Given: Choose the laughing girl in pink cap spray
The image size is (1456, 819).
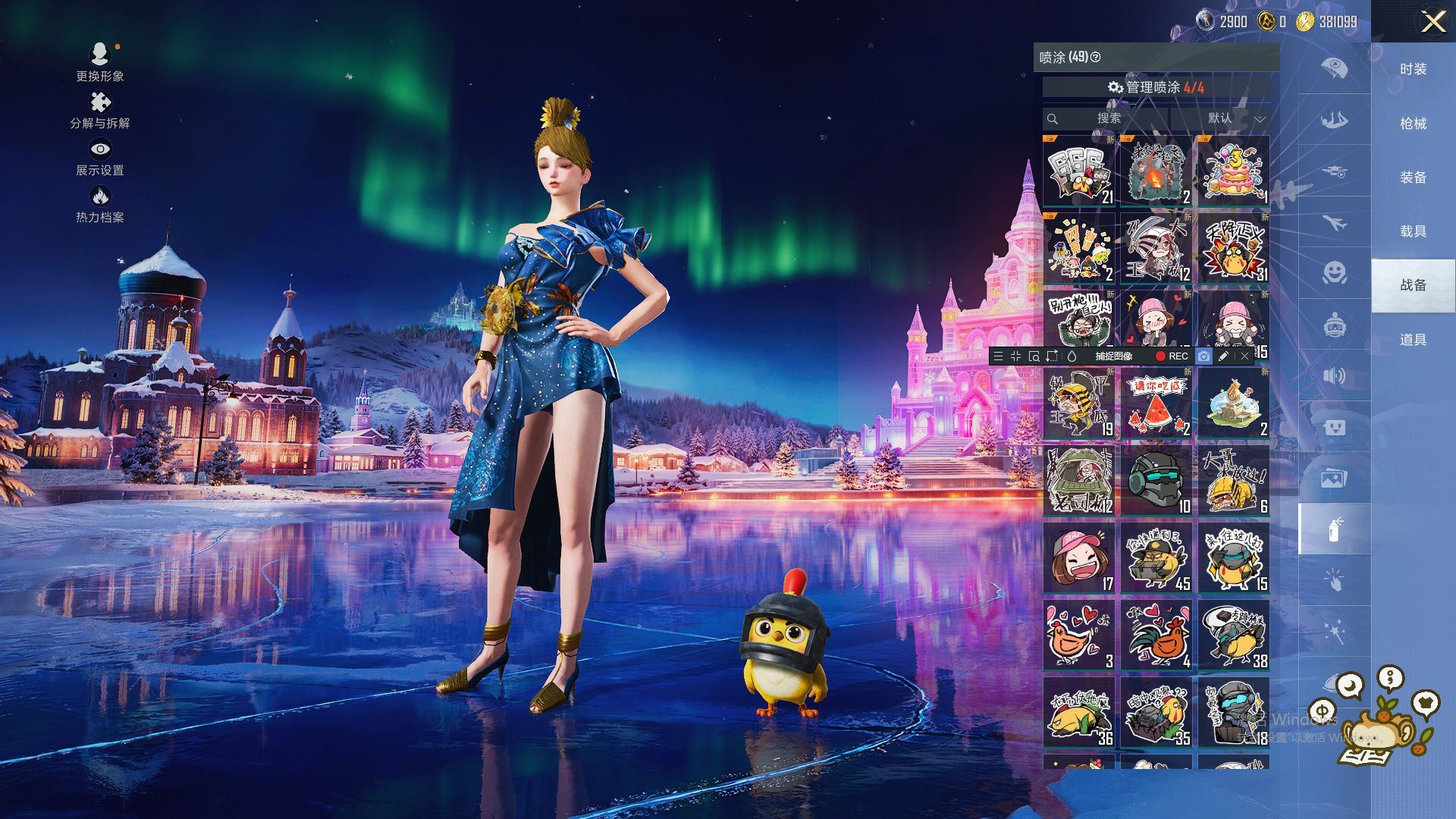Looking at the screenshot, I should click(1078, 558).
